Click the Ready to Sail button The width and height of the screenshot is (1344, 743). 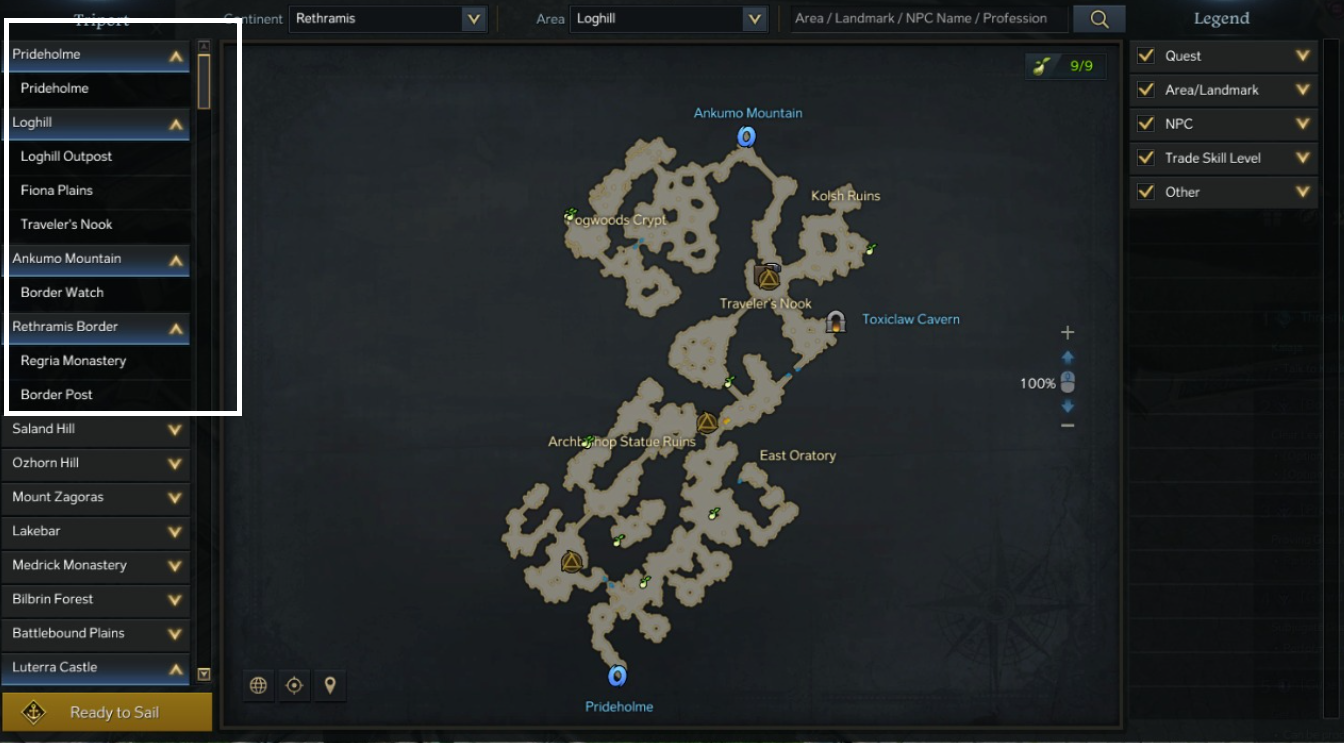coord(106,712)
